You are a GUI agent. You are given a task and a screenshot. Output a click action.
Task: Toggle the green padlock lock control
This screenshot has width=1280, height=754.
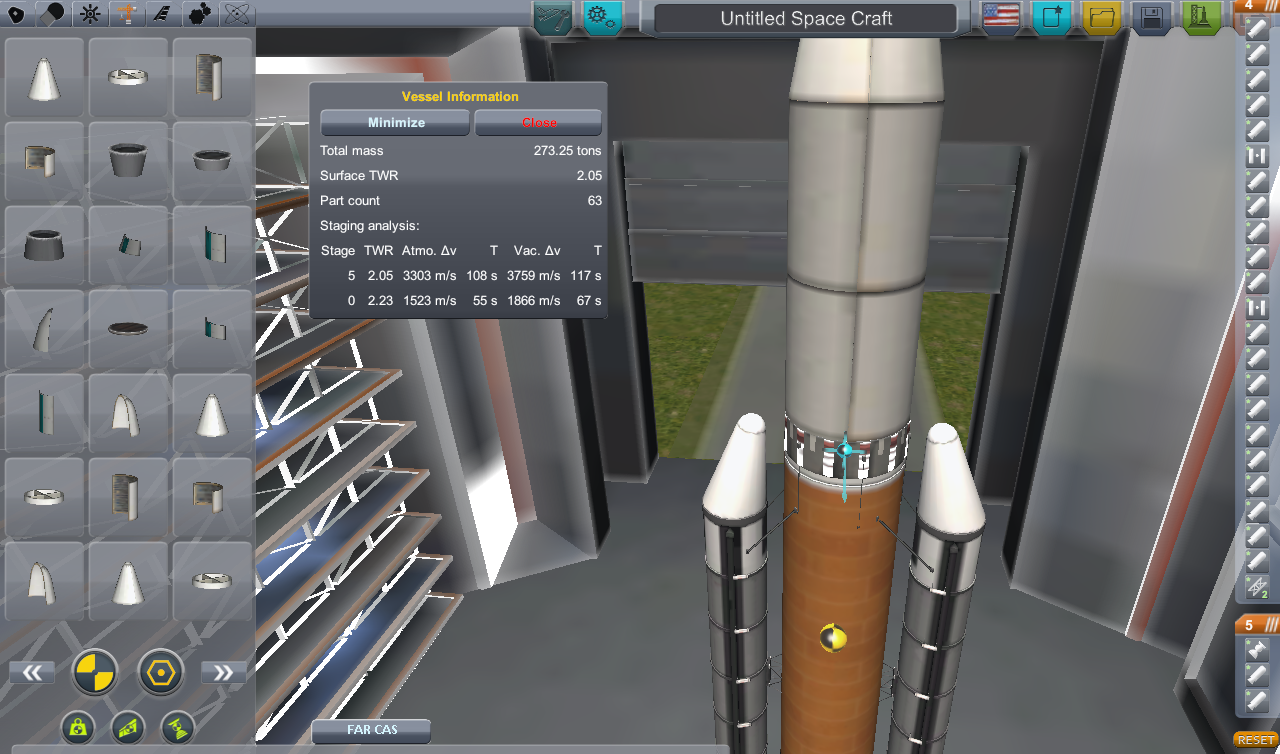click(78, 728)
